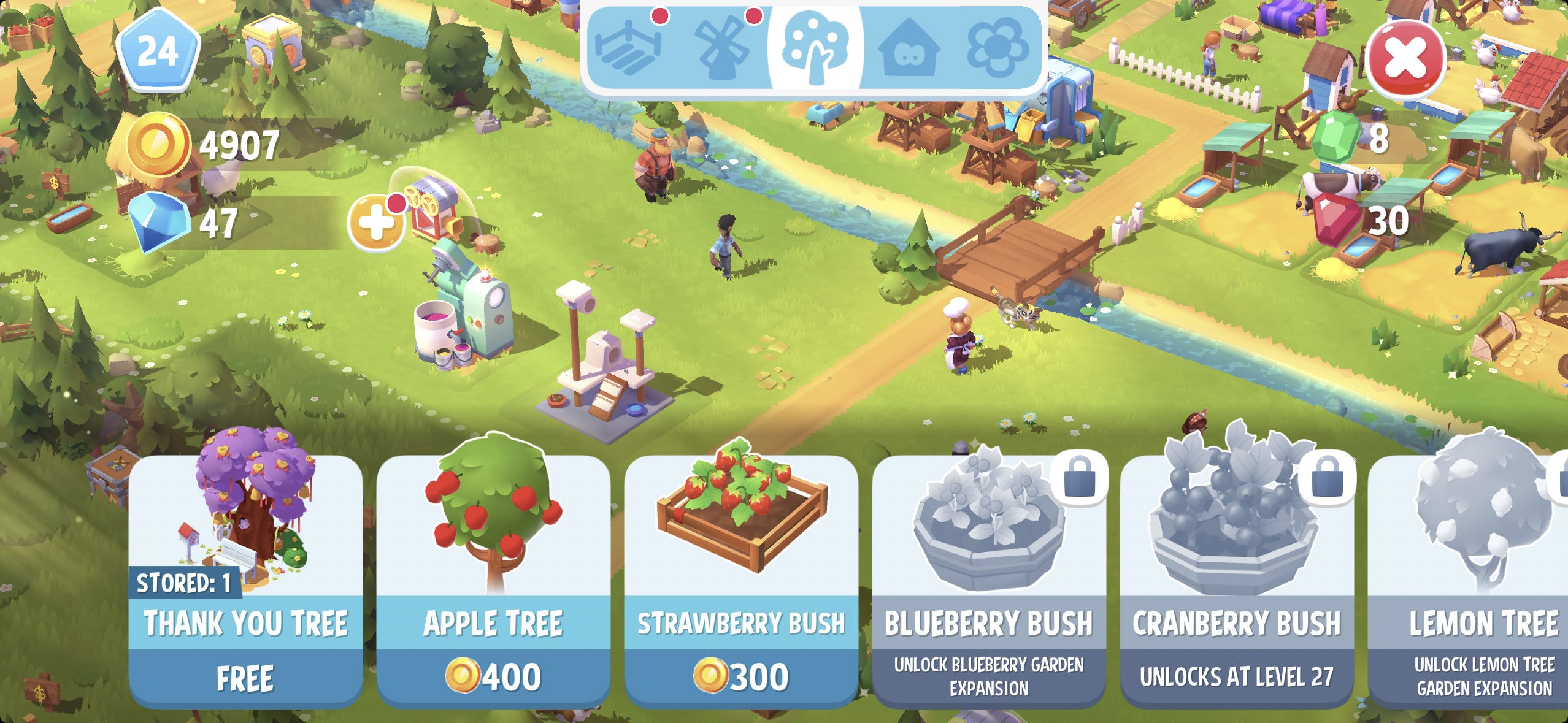Viewport: 1568px width, 723px height.
Task: Close the build shop menu
Action: (1405, 59)
